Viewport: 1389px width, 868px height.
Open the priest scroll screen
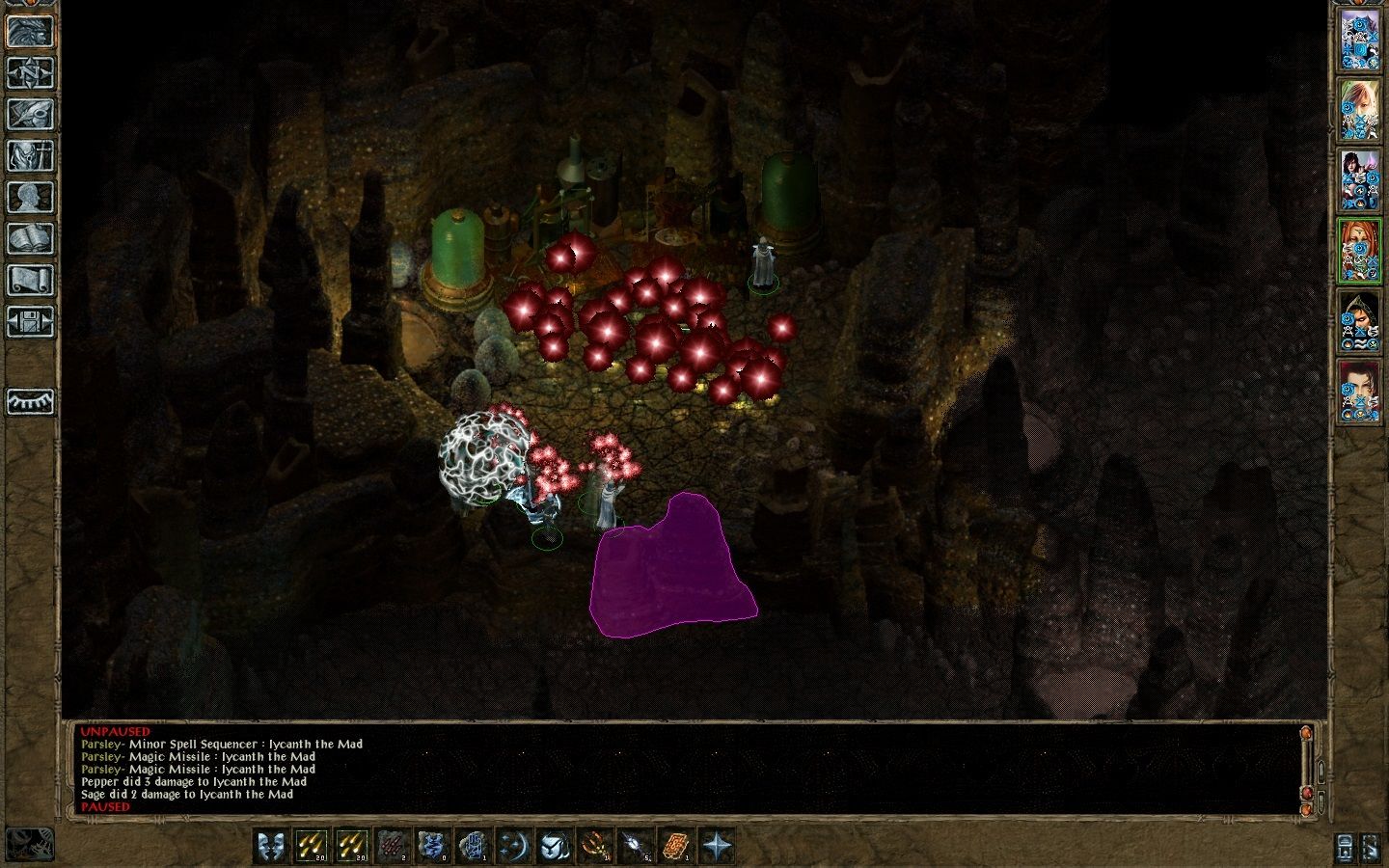pyautogui.click(x=30, y=280)
